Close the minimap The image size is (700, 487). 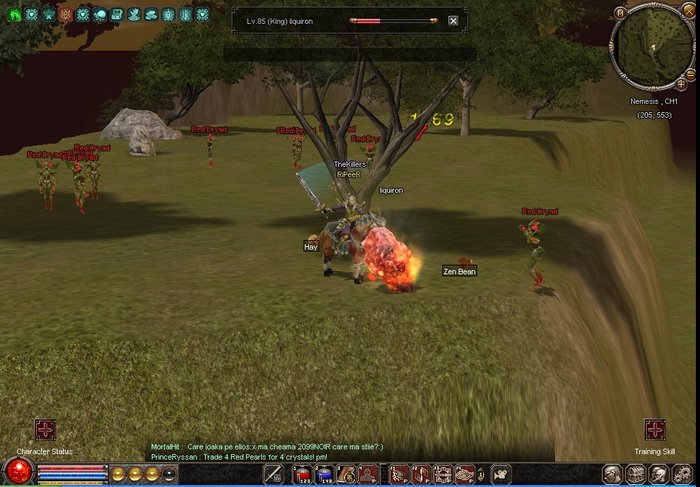(x=690, y=12)
